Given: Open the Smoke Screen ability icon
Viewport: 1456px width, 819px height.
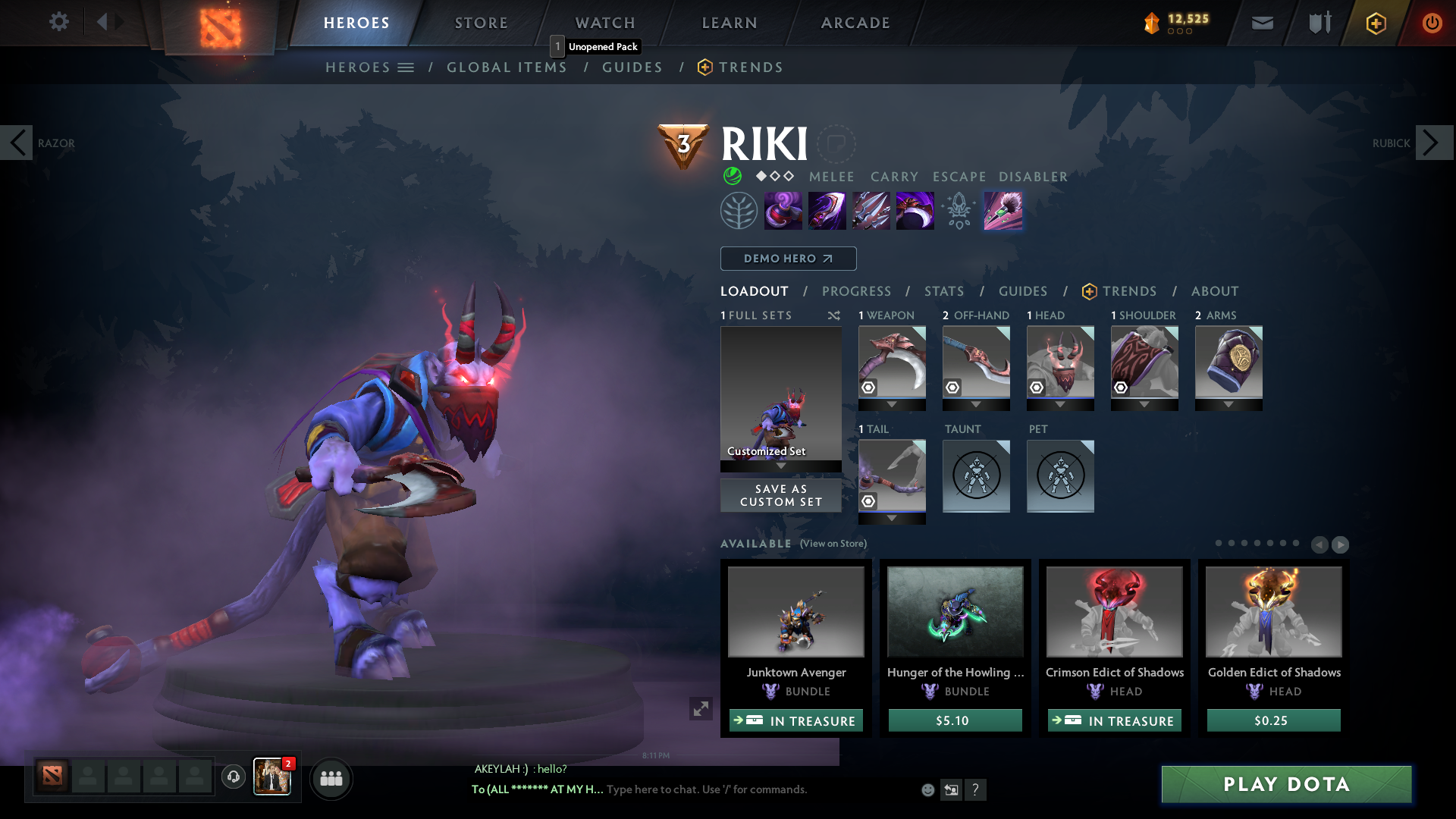Looking at the screenshot, I should pos(783,210).
